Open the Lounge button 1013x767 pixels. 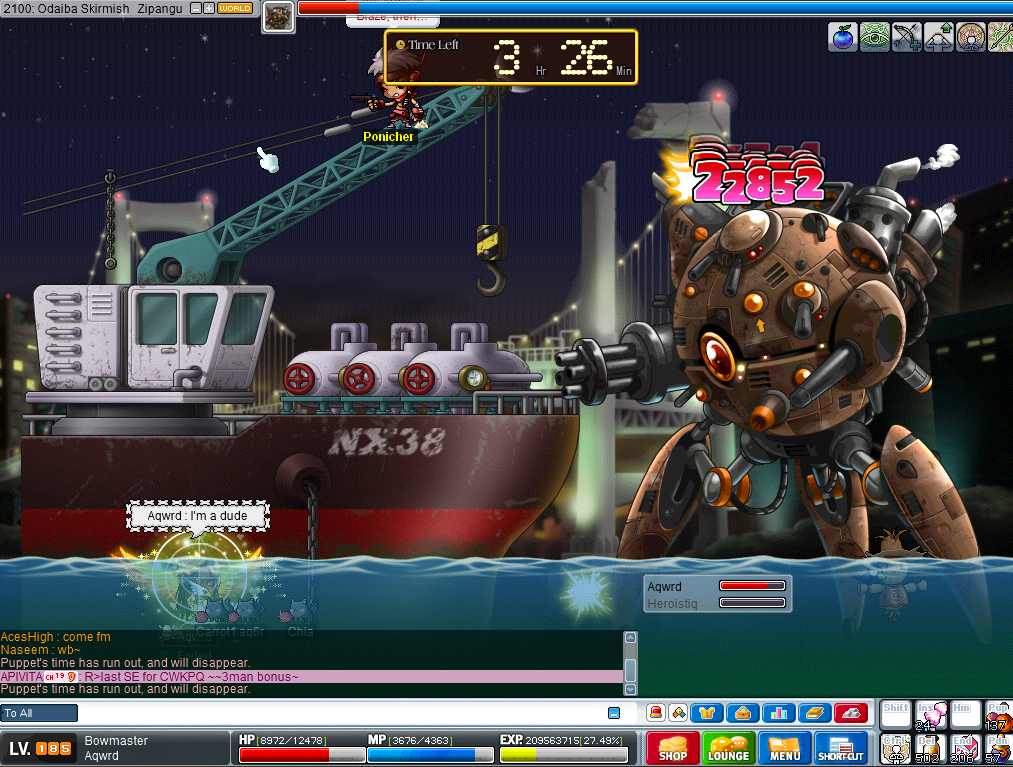coord(728,748)
